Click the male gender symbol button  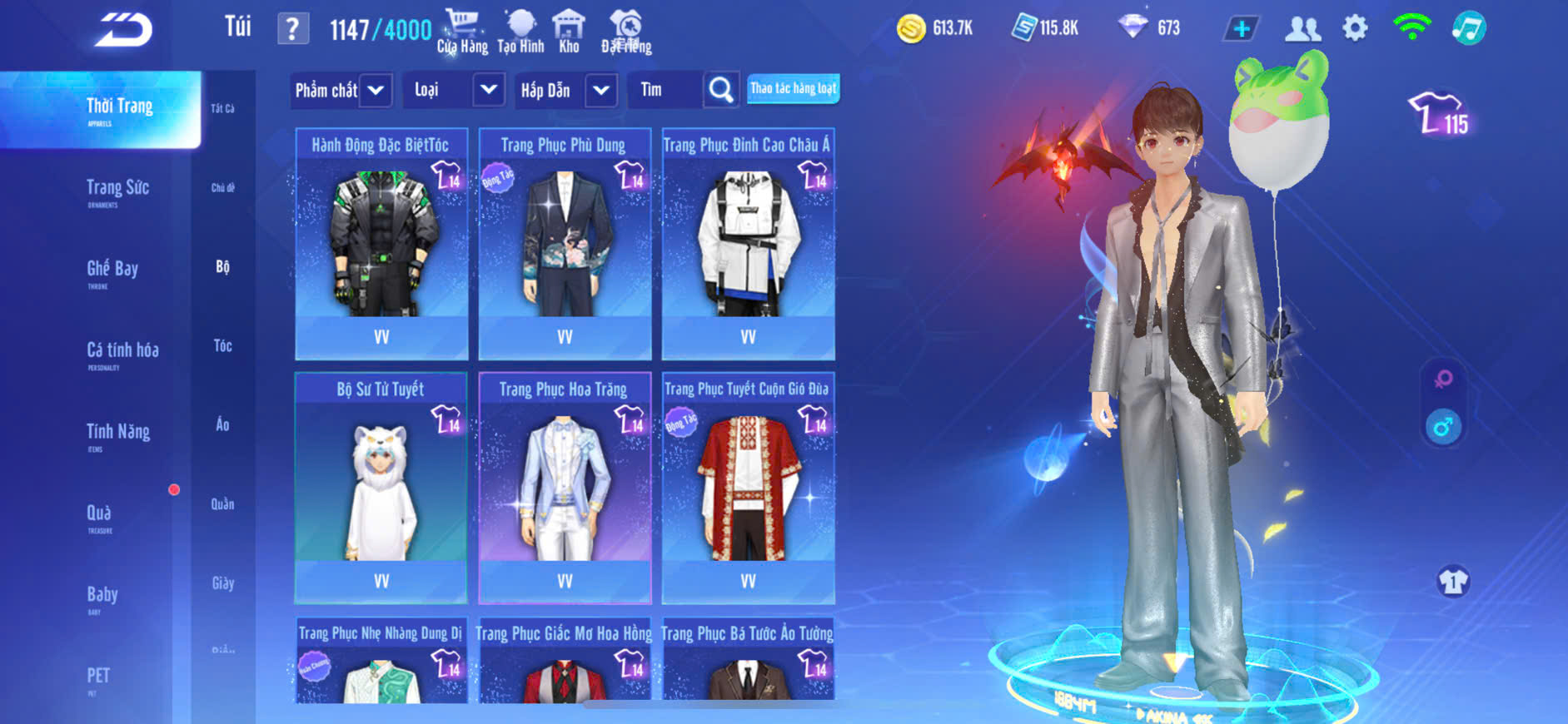pos(1443,428)
